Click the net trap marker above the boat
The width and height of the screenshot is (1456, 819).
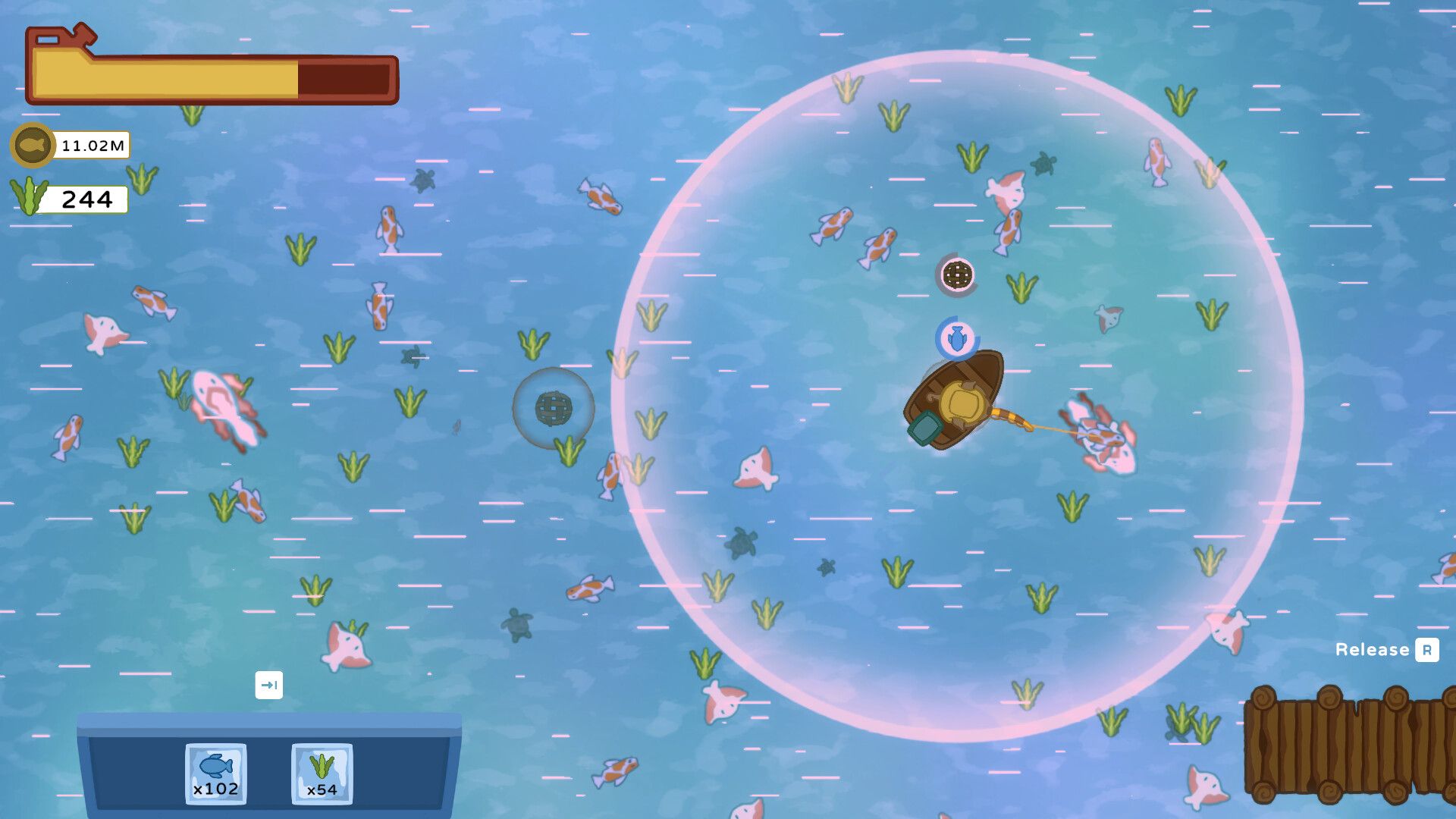(959, 275)
